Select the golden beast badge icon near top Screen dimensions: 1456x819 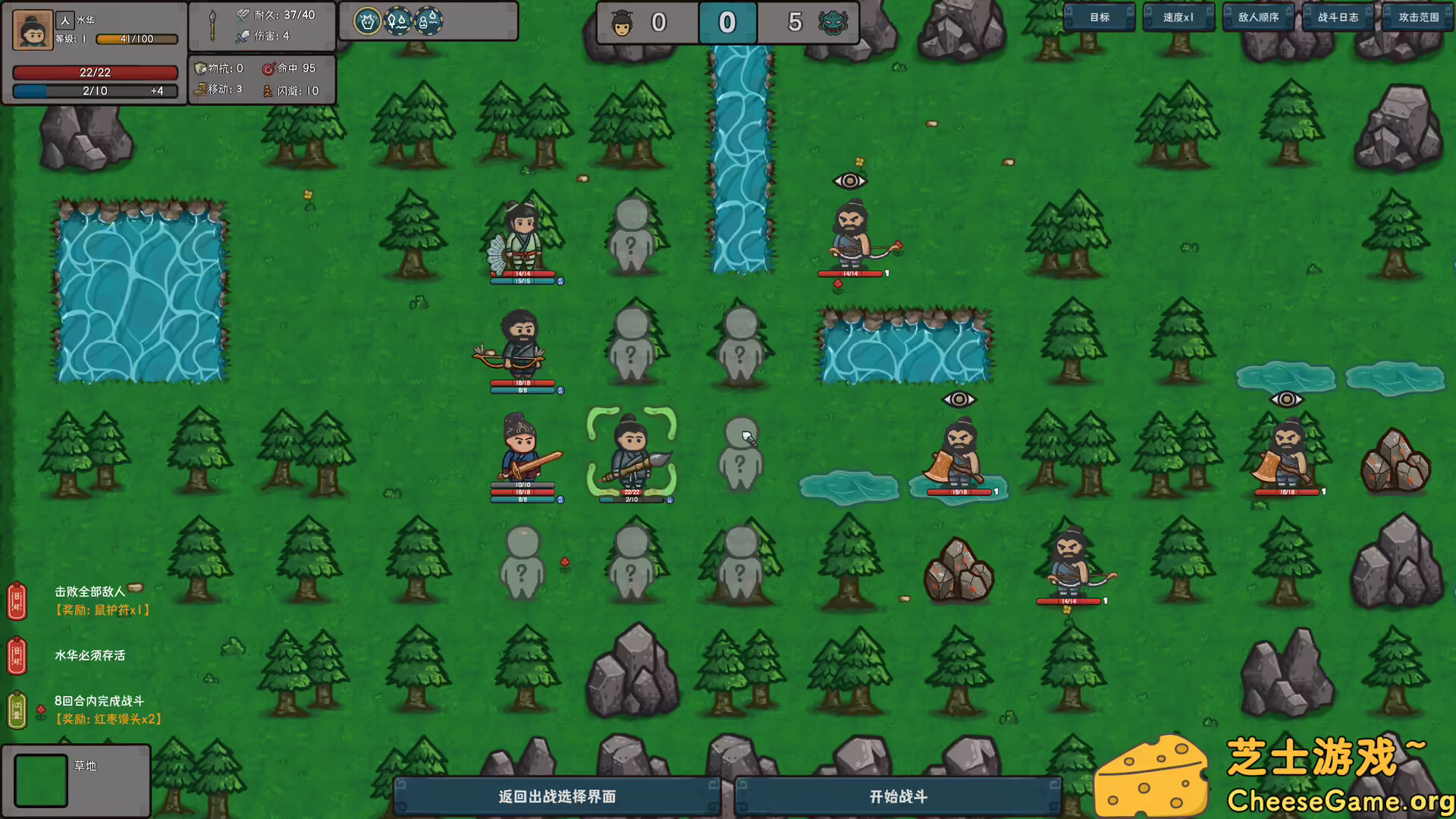[x=368, y=21]
